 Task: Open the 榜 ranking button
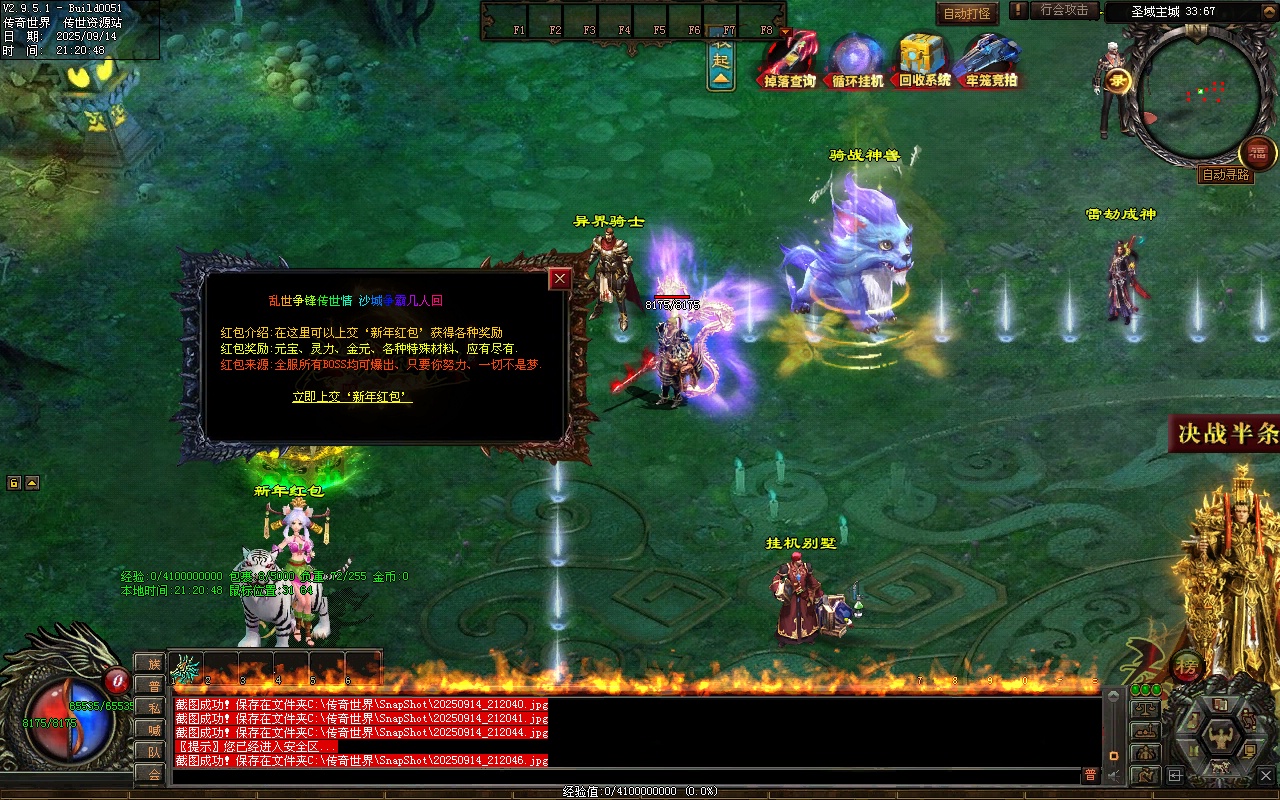(1187, 665)
